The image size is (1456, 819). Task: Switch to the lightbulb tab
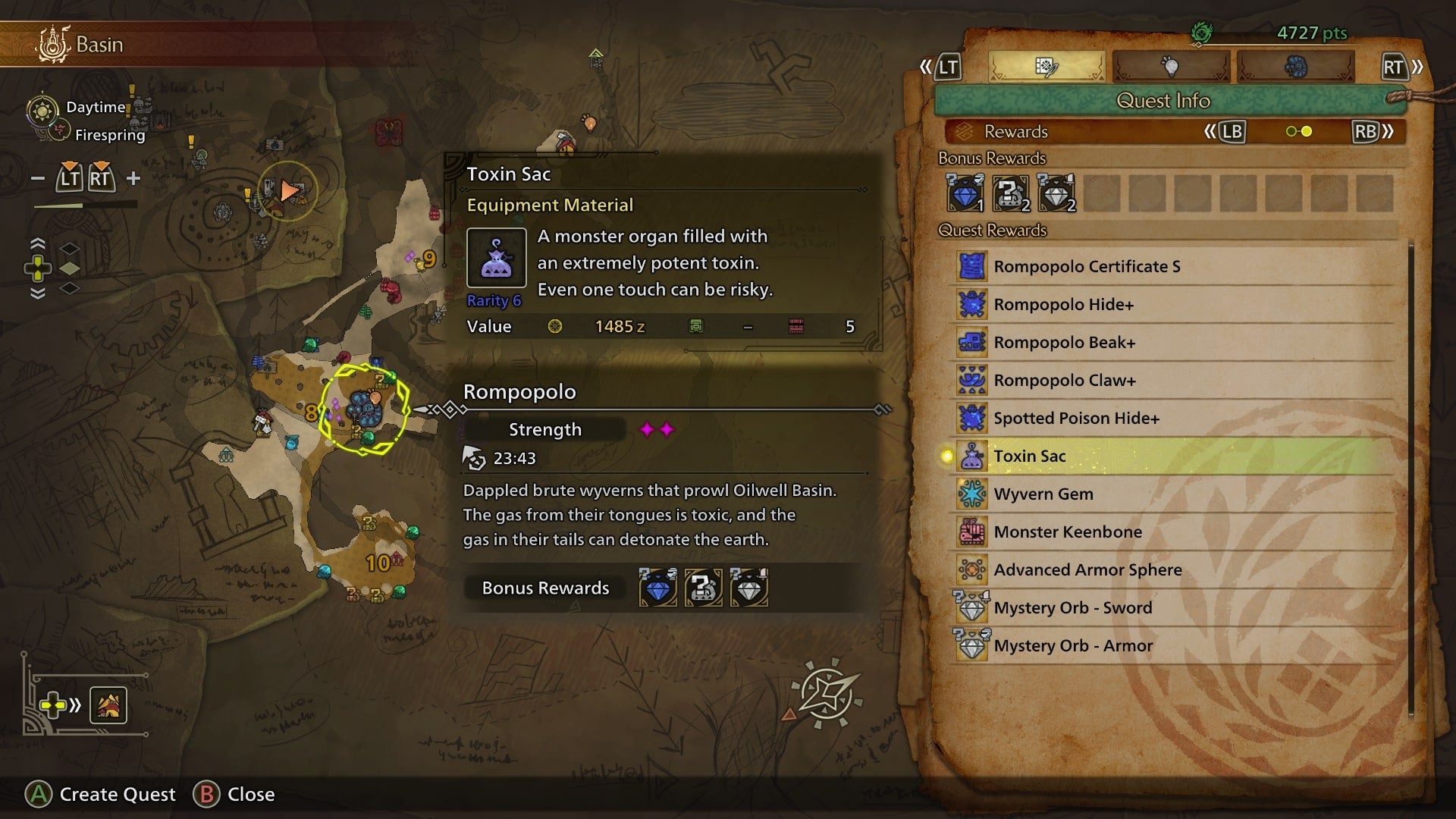click(x=1170, y=67)
